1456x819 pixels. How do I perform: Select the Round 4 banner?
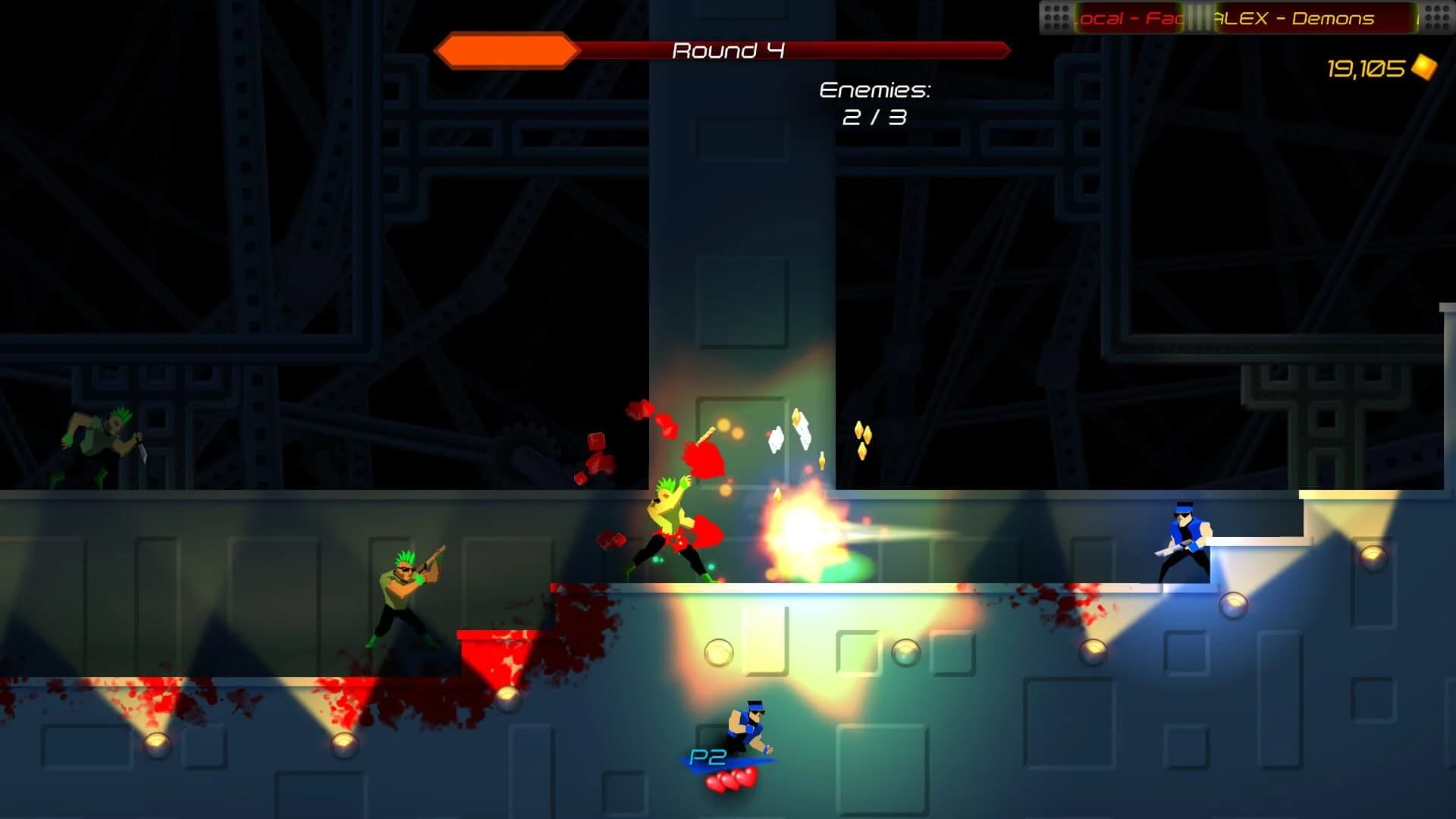[726, 50]
